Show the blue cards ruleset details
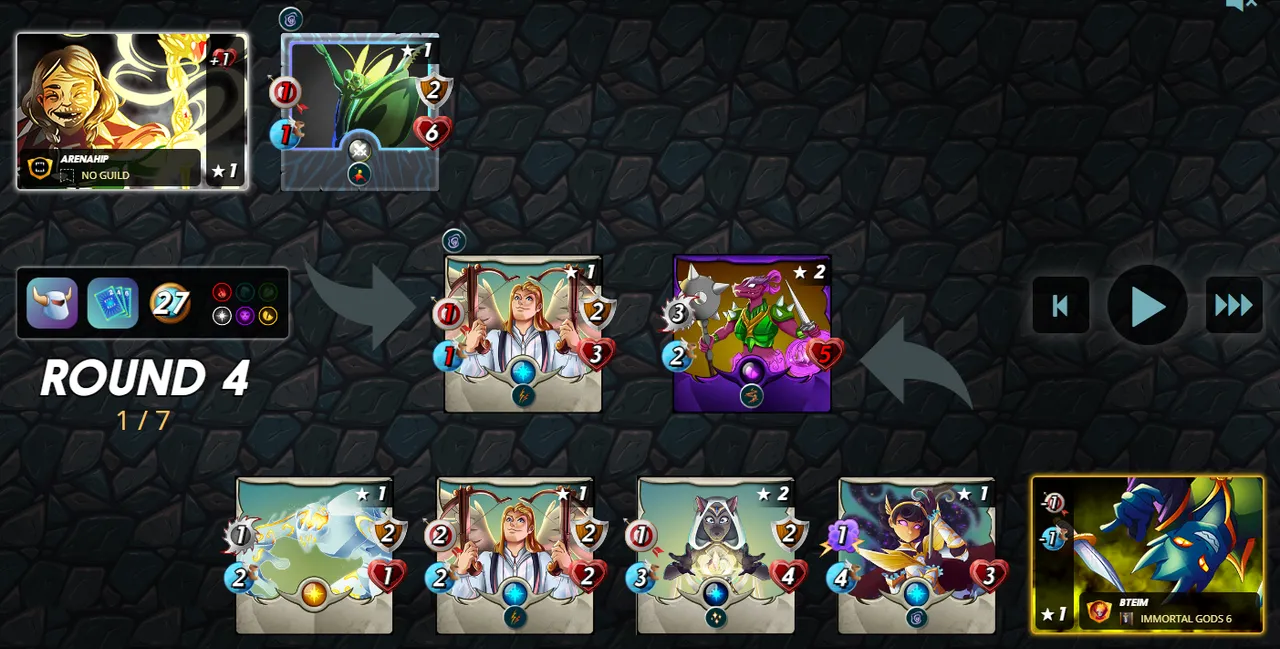 coord(112,303)
